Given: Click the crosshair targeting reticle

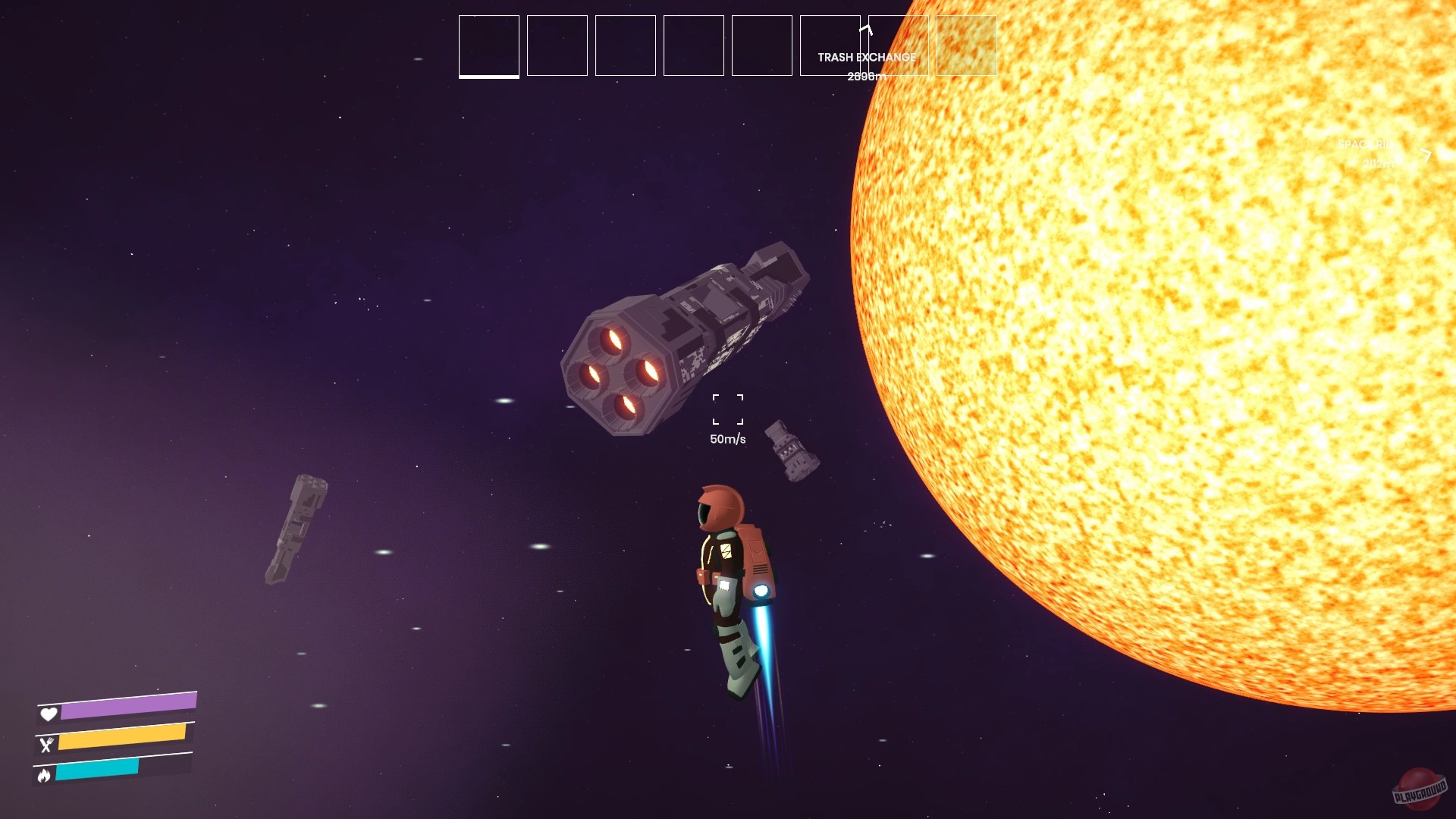Looking at the screenshot, I should click(726, 409).
